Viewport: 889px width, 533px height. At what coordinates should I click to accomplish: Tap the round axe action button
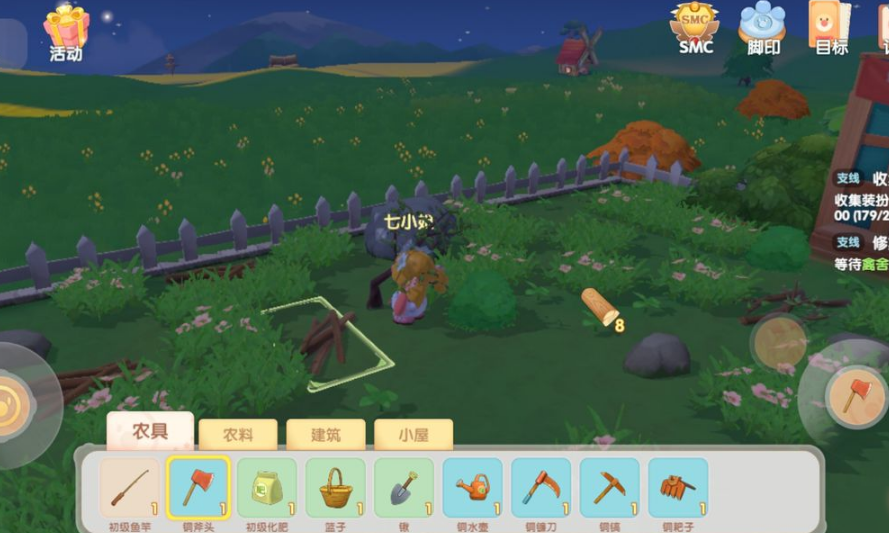[856, 397]
